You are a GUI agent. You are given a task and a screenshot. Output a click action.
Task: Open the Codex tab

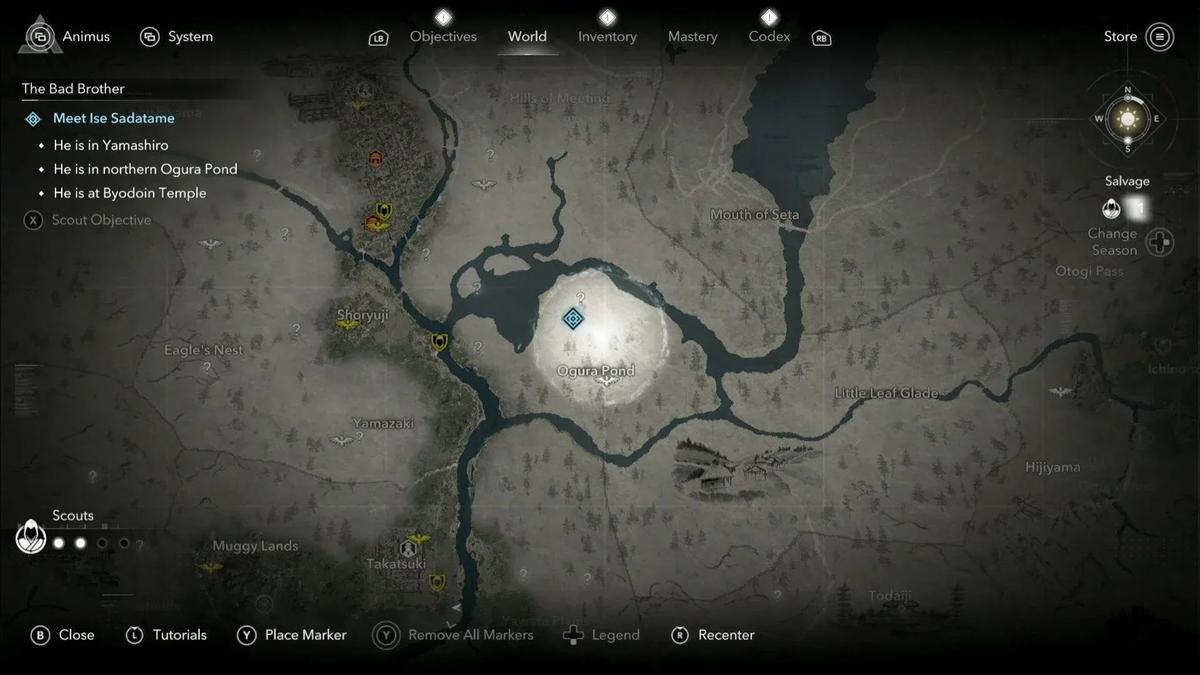point(769,37)
